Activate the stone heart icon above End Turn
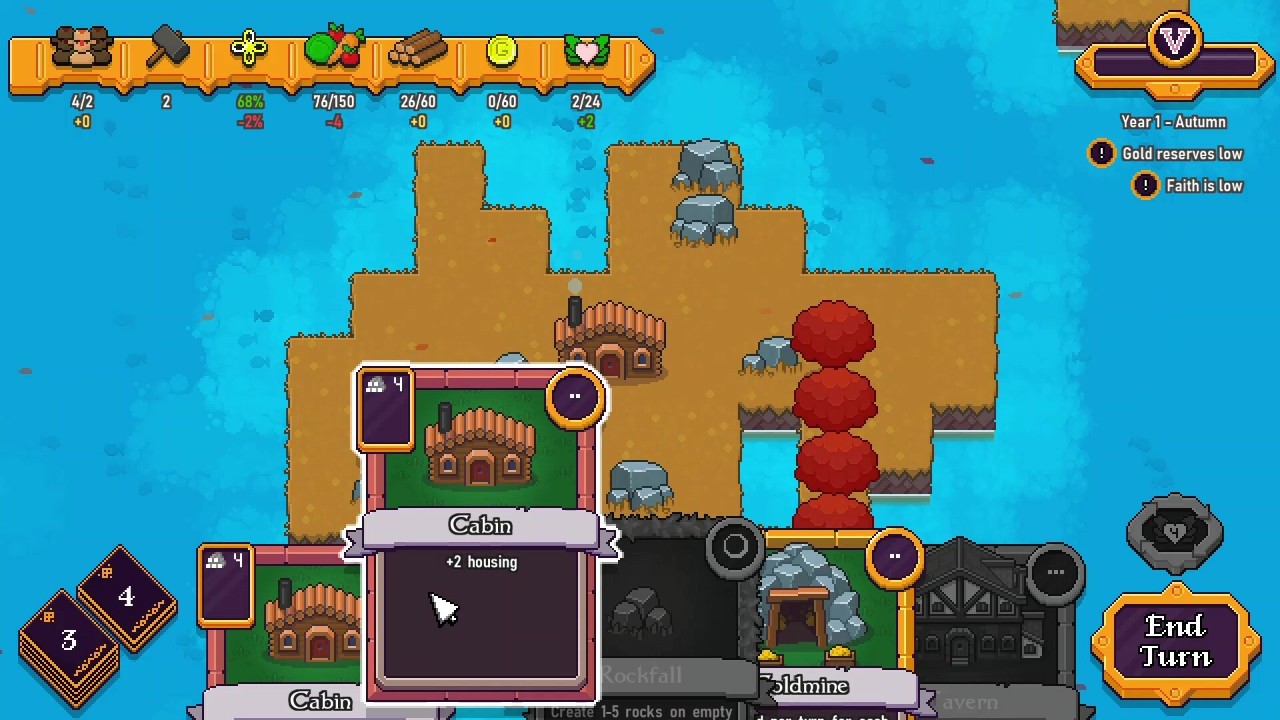 point(1174,532)
